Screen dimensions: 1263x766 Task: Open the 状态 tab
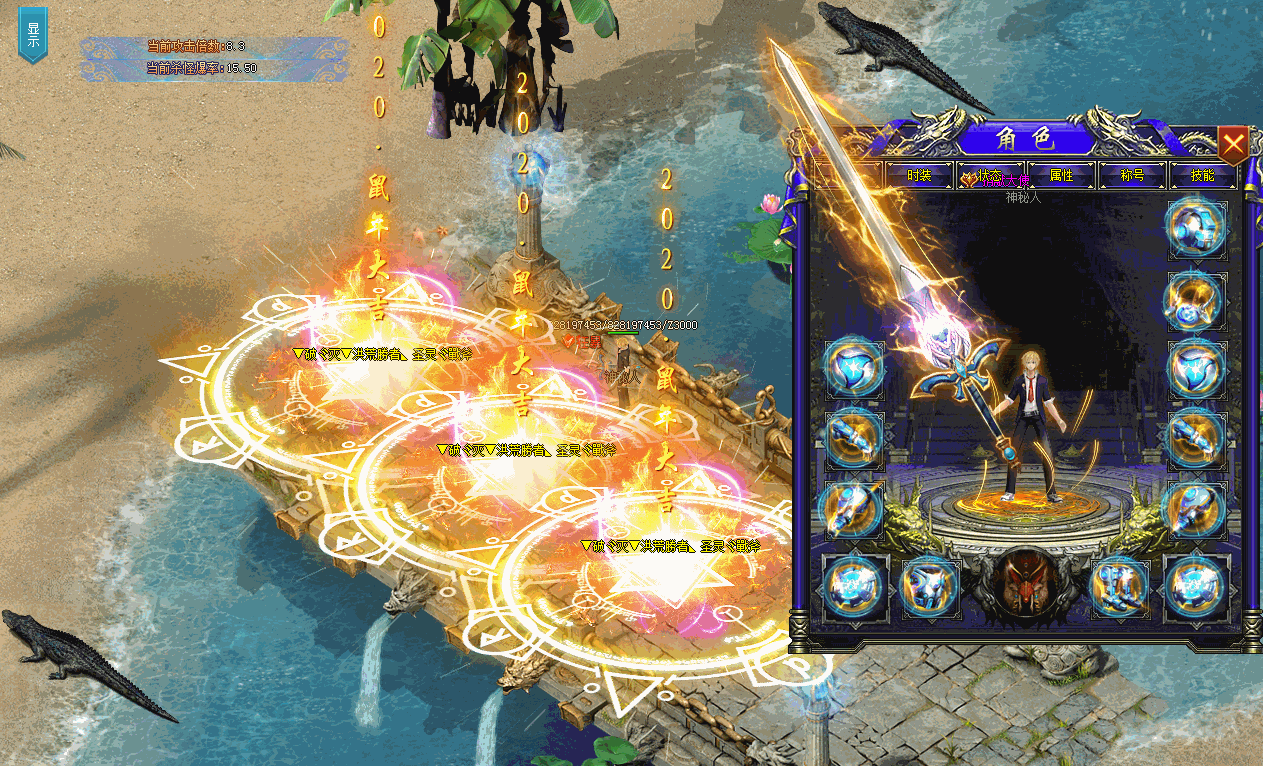[990, 176]
